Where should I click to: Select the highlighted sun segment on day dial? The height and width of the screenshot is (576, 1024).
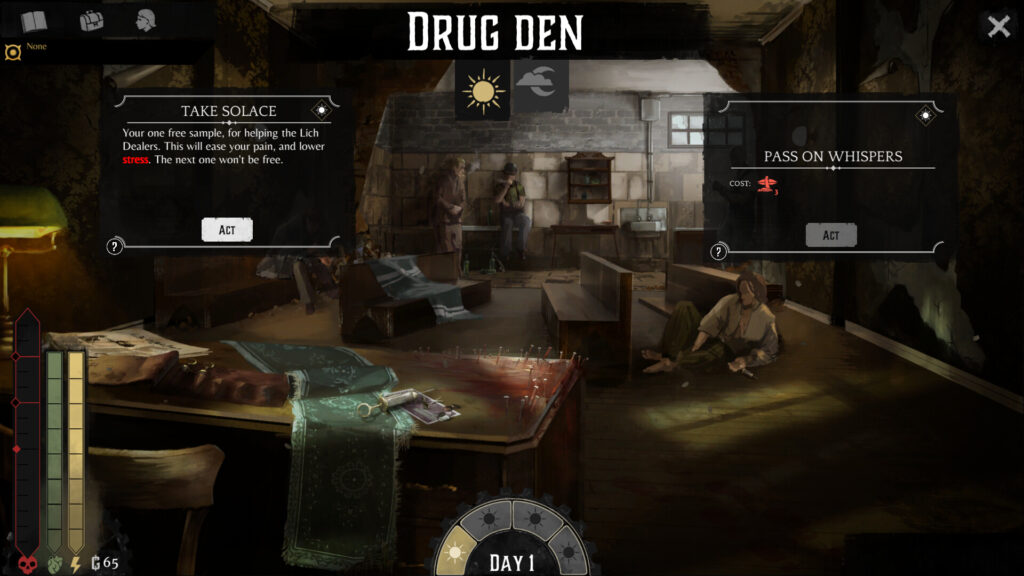point(455,551)
